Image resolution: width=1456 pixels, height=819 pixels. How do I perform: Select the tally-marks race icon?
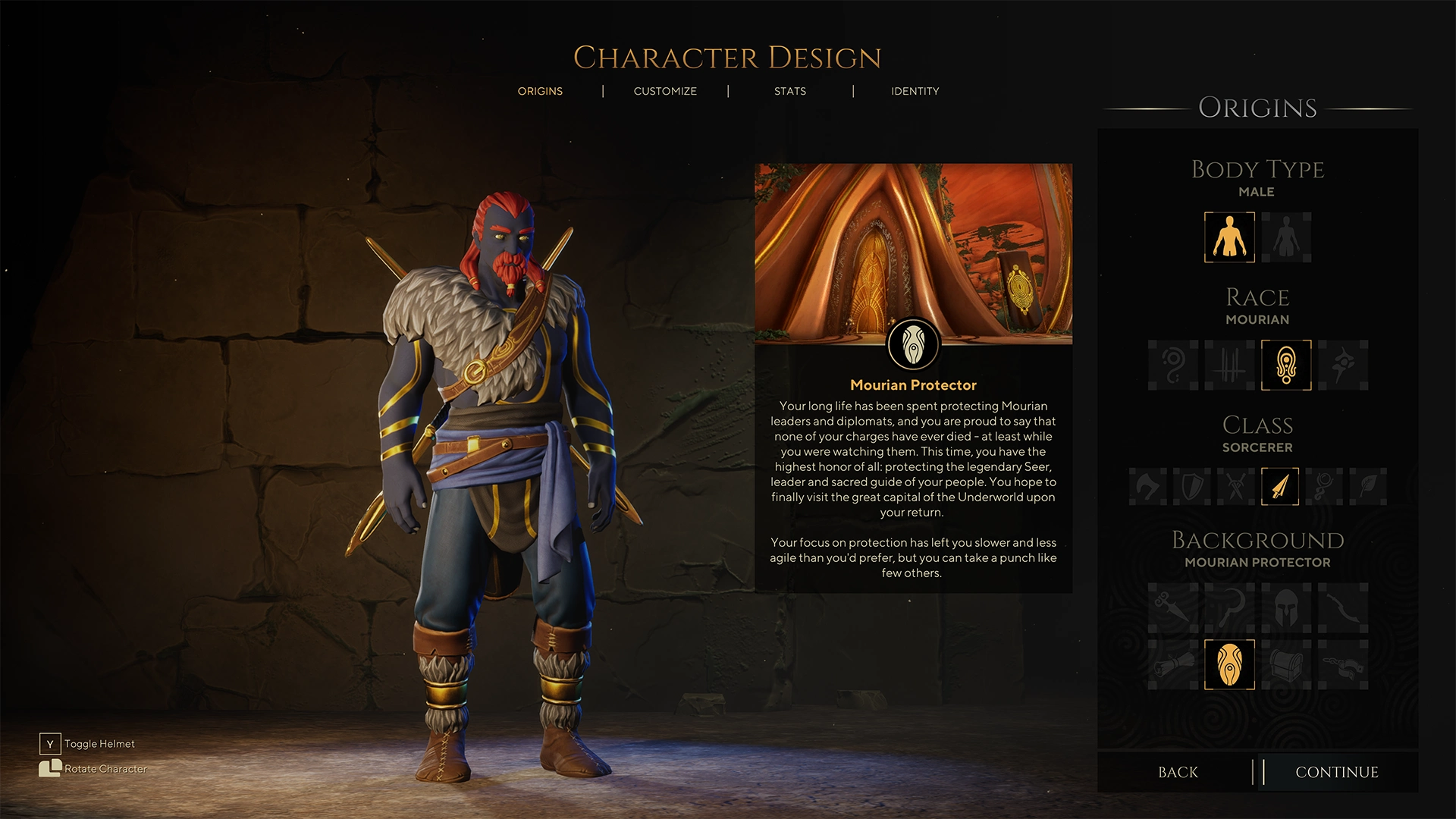tap(1228, 365)
